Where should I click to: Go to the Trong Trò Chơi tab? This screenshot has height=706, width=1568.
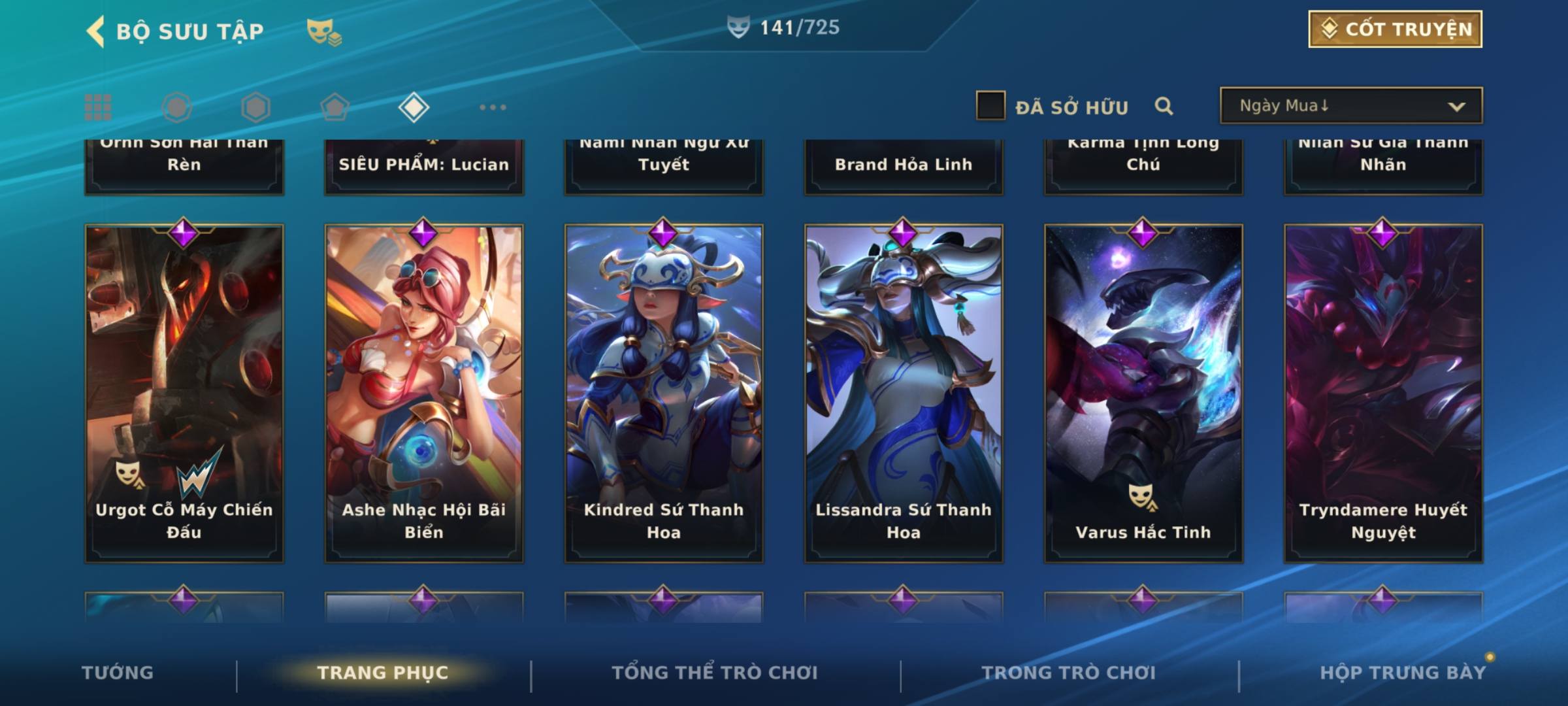pos(1069,673)
